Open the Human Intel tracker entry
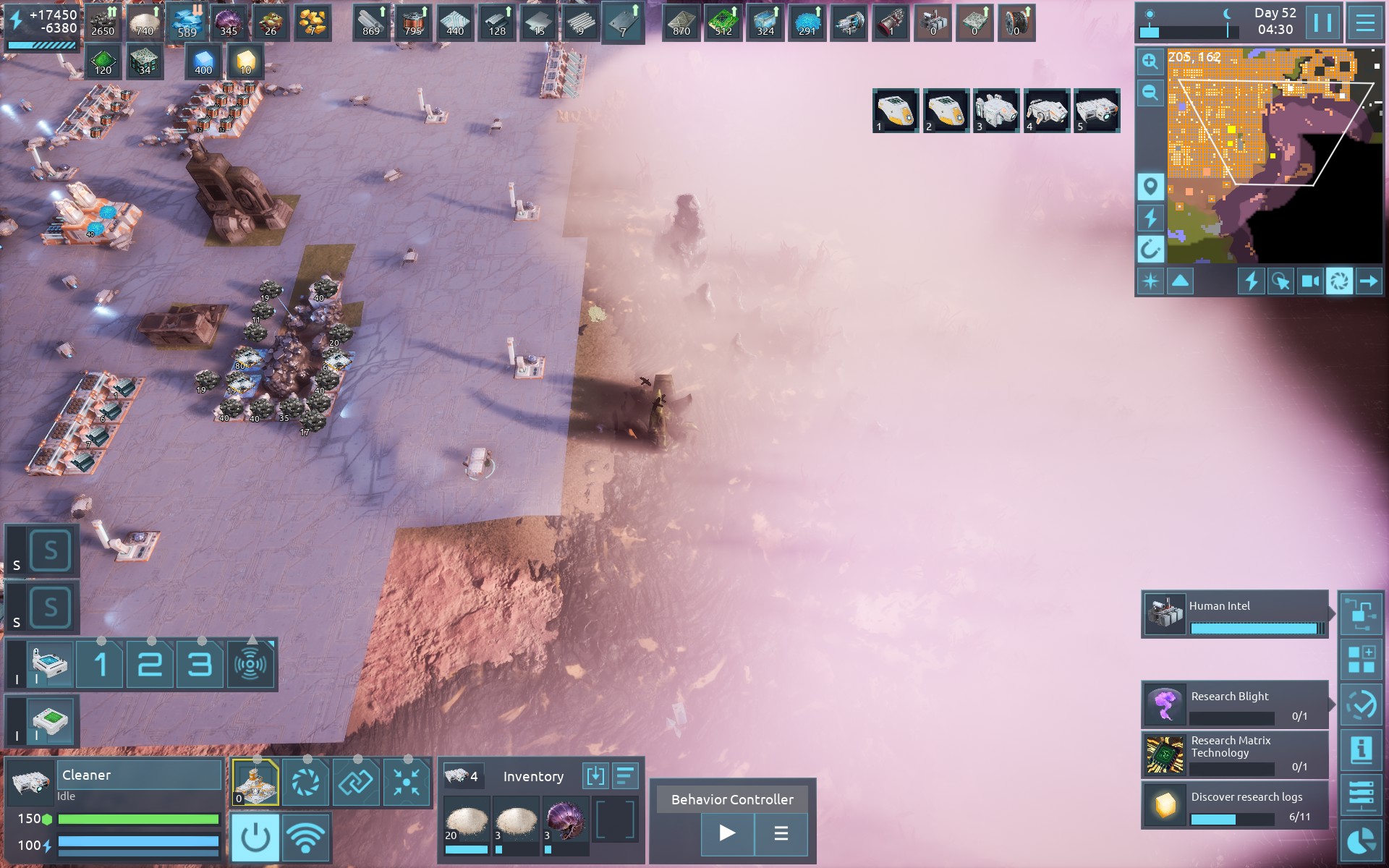 coord(1234,615)
